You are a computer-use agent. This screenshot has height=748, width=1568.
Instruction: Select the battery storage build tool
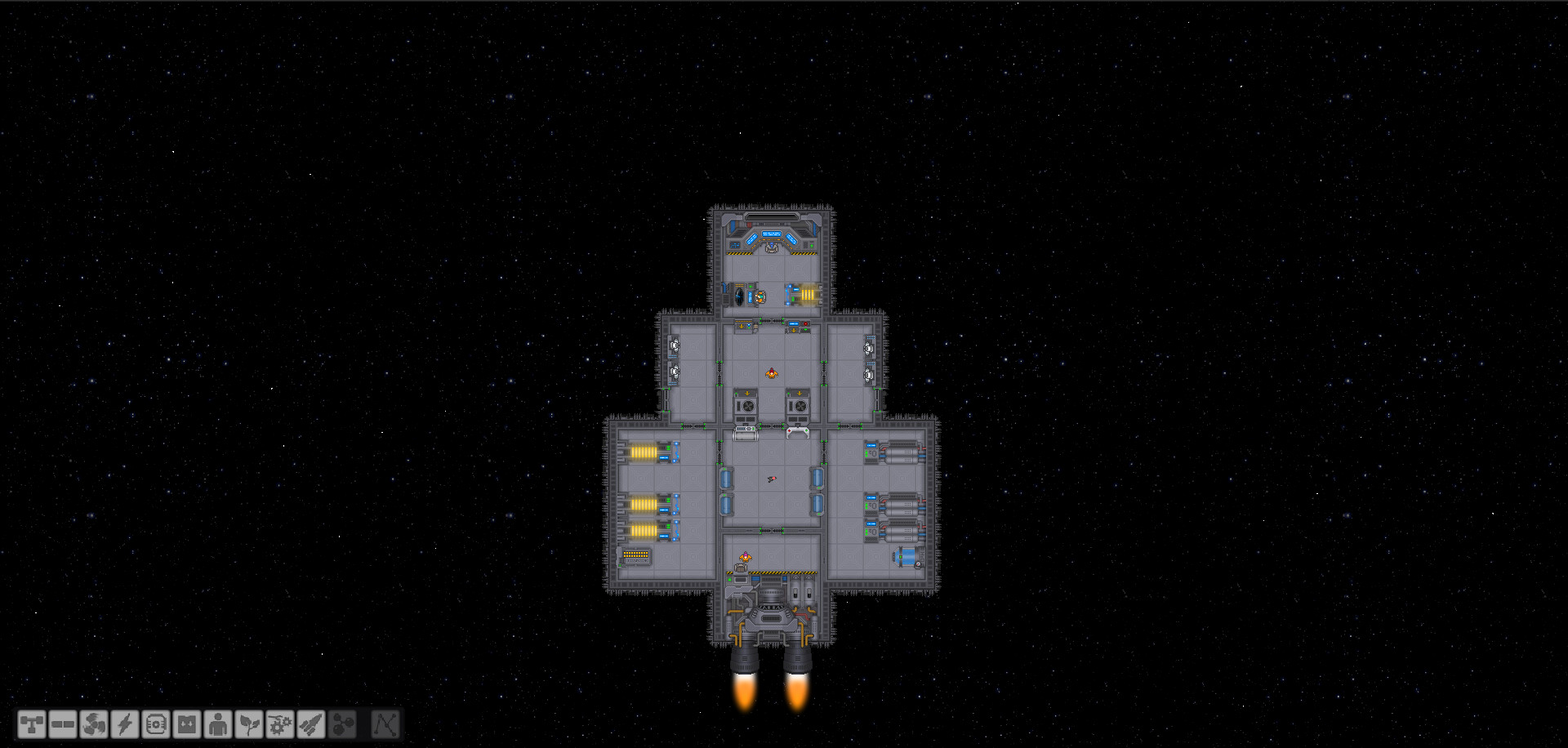tap(185, 724)
